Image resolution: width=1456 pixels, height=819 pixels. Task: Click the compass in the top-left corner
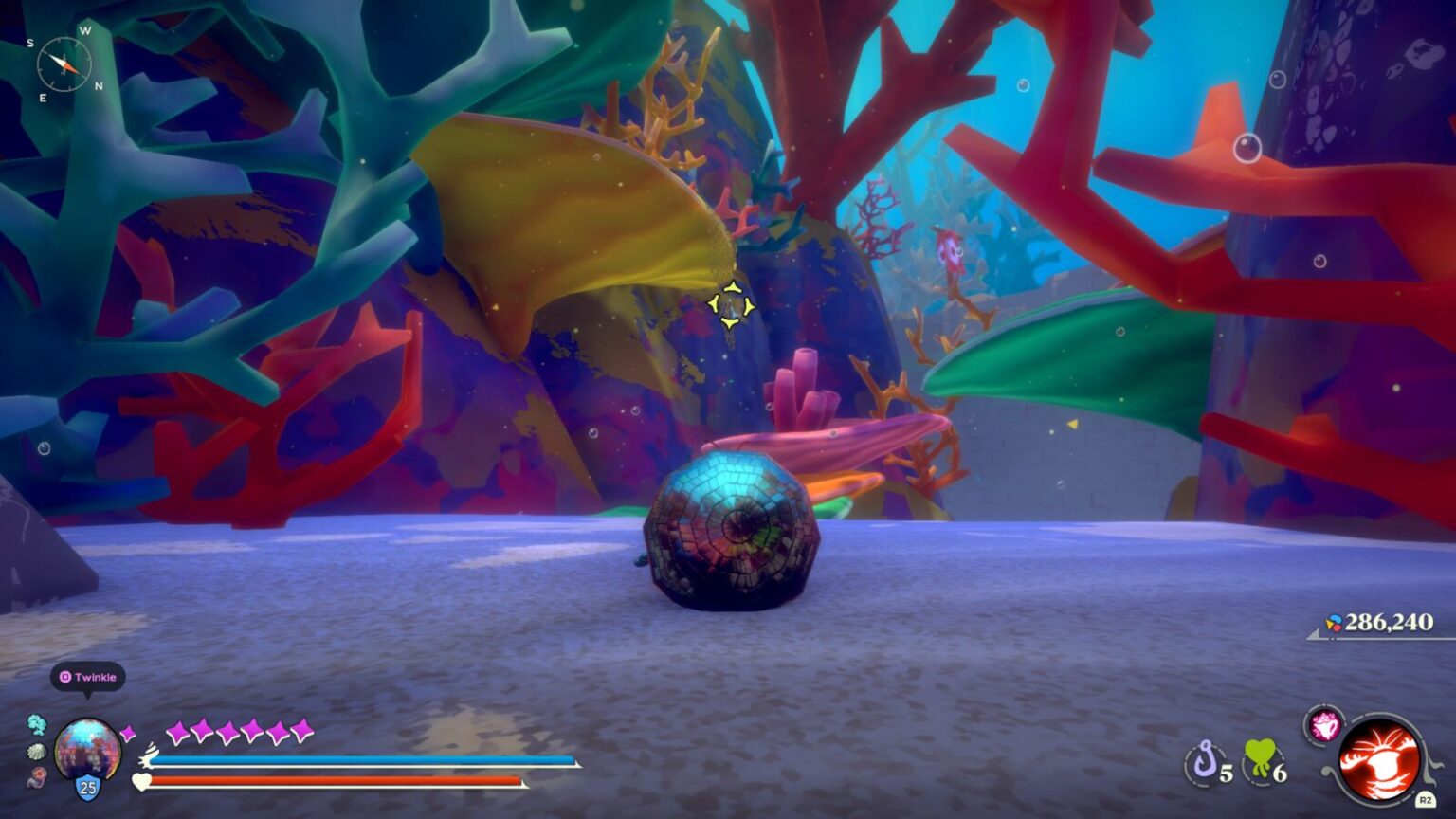[66, 64]
